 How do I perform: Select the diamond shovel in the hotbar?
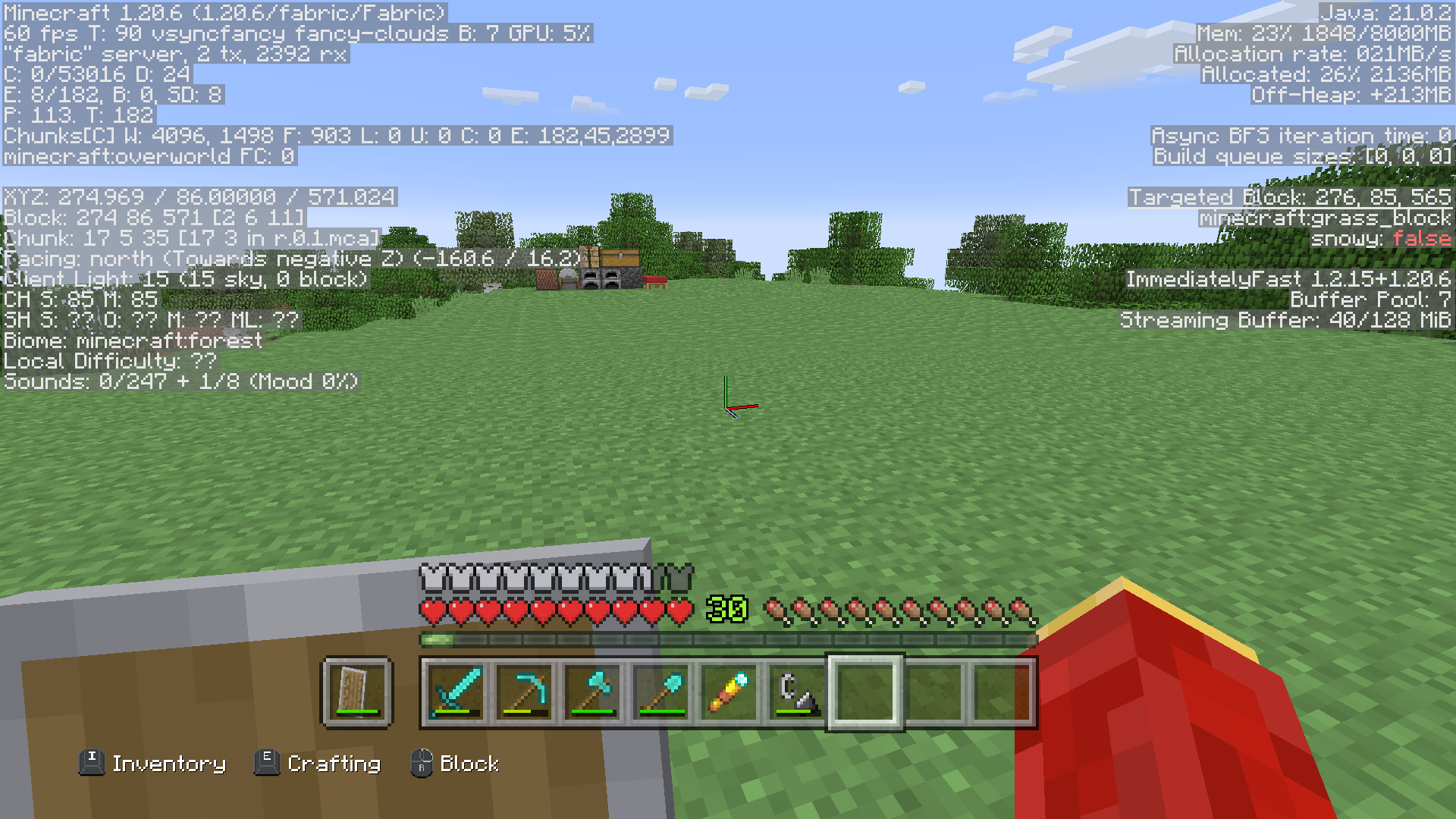coord(657,692)
